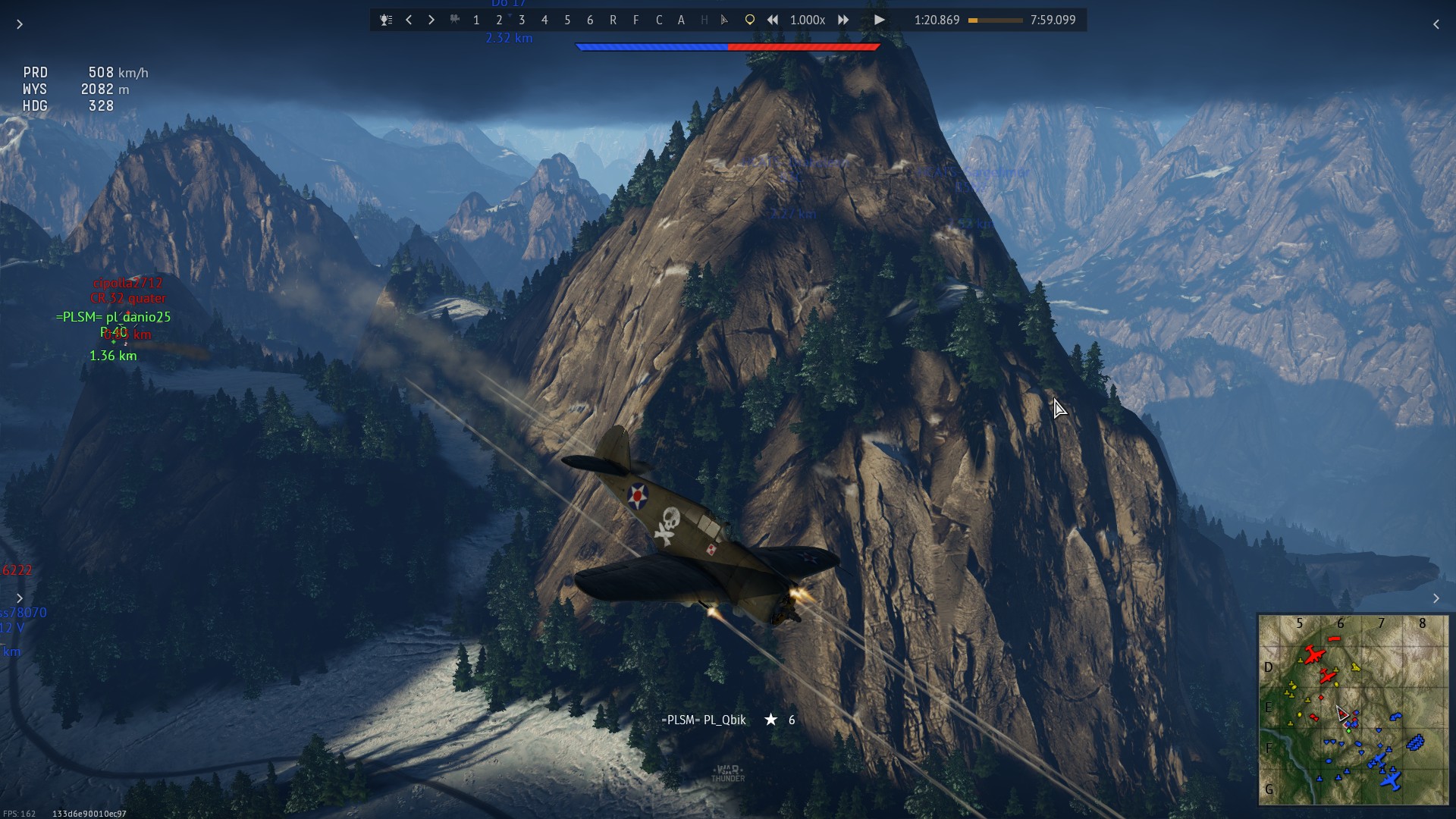Expand the top-left side panel arrow
This screenshot has width=1456, height=819.
pyautogui.click(x=20, y=24)
